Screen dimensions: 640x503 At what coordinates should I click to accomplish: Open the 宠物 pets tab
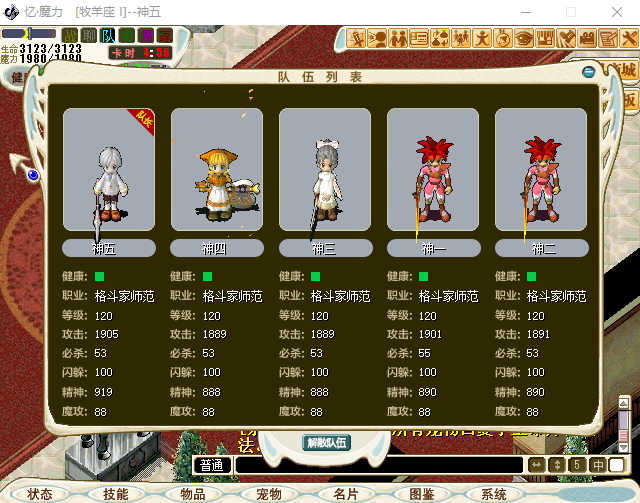(x=268, y=494)
